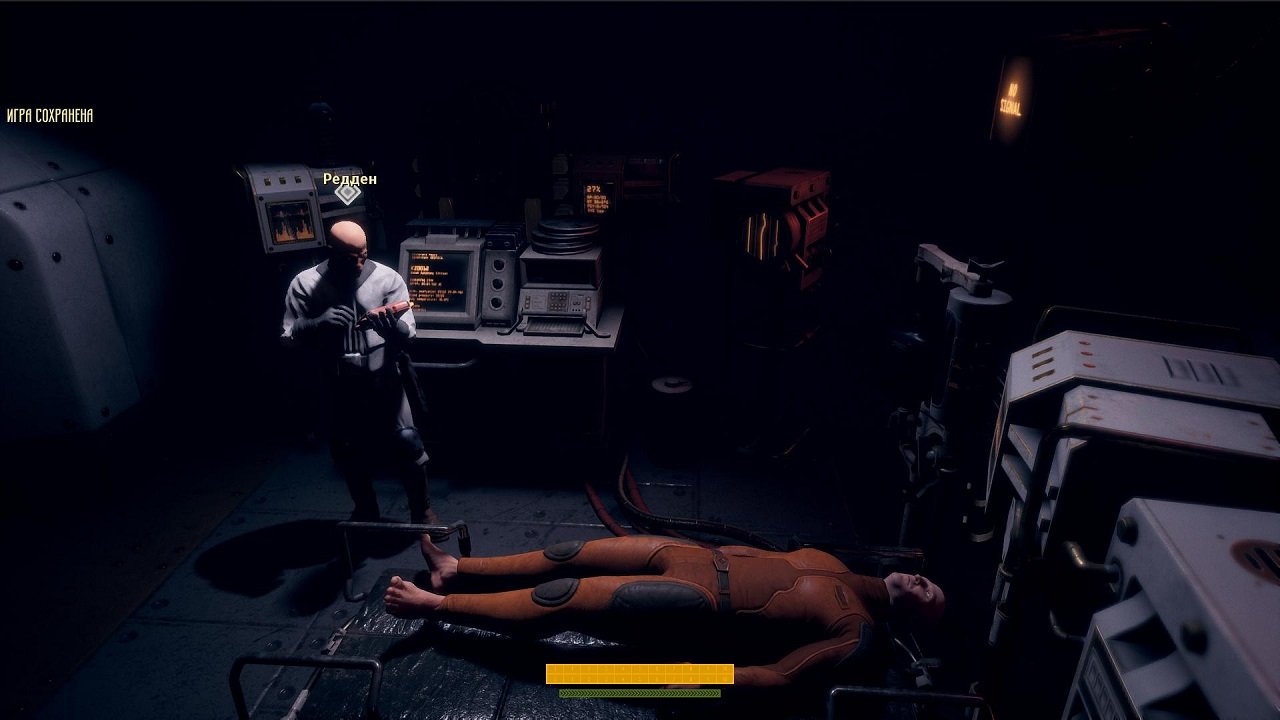Expand the ИГРА СОХРАНЕНА notification
Viewport: 1280px width, 720px height.
click(48, 115)
